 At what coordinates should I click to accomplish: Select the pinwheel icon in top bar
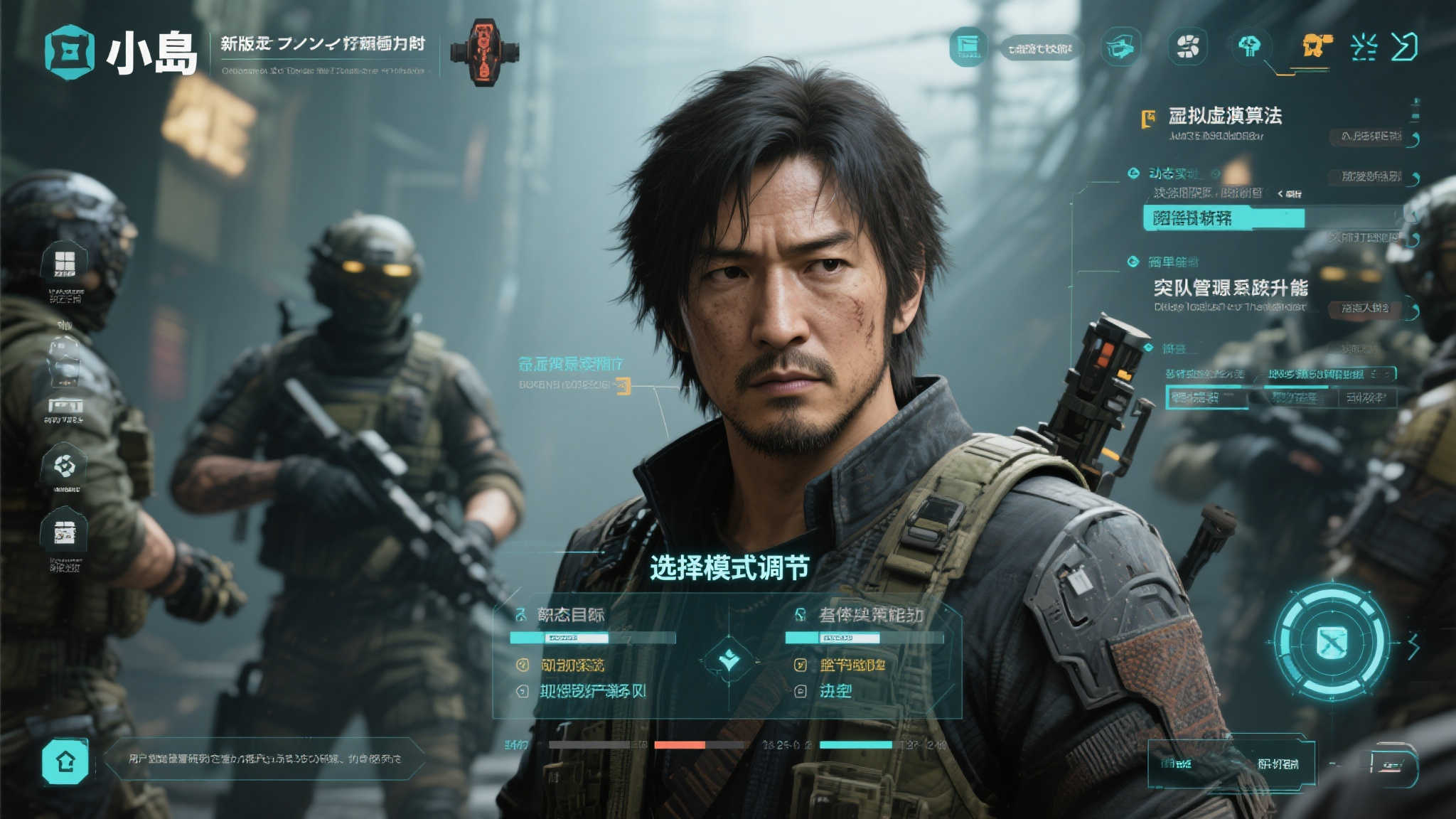pyautogui.click(x=1187, y=47)
